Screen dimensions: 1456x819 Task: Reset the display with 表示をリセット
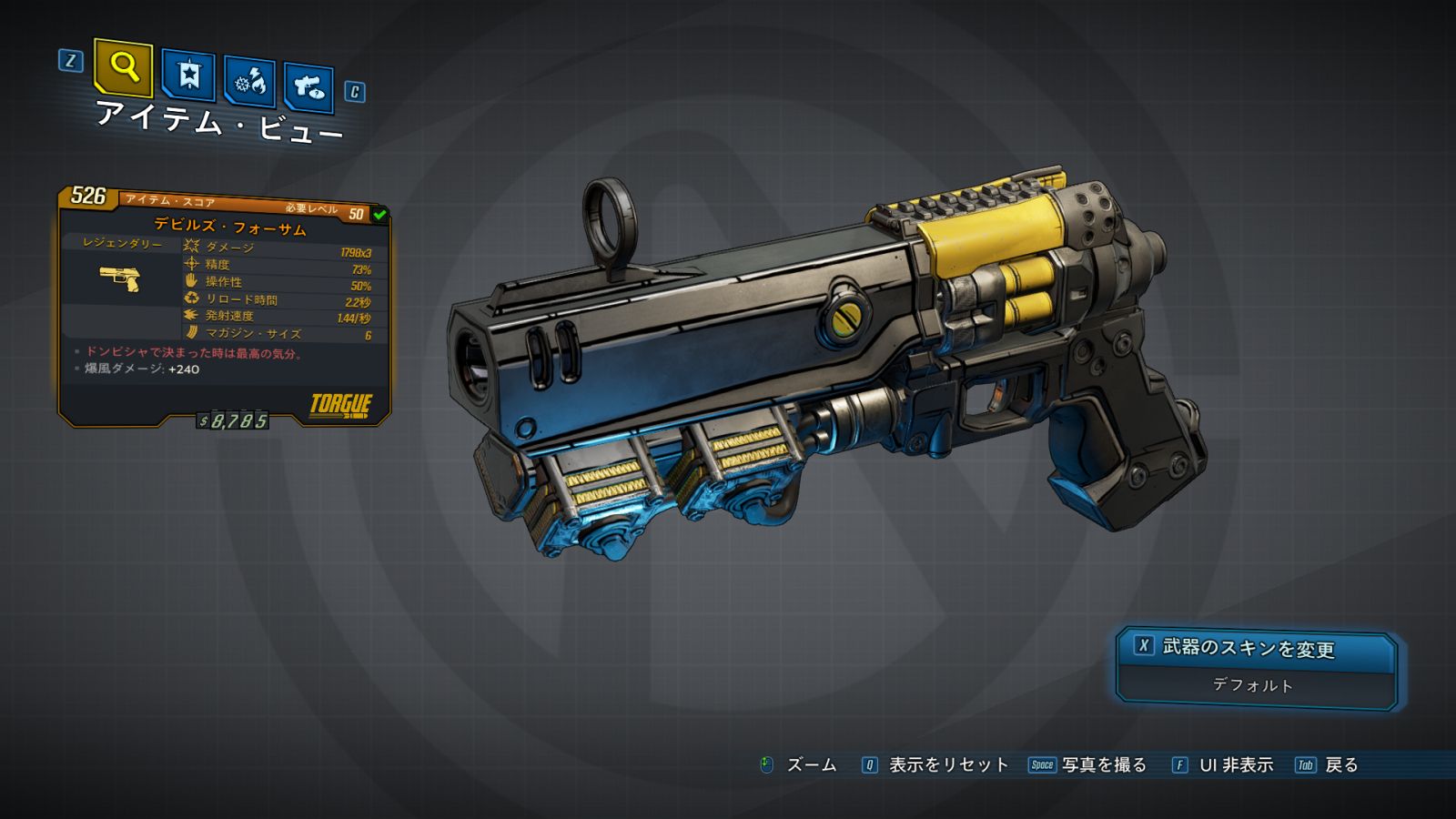pos(935,765)
